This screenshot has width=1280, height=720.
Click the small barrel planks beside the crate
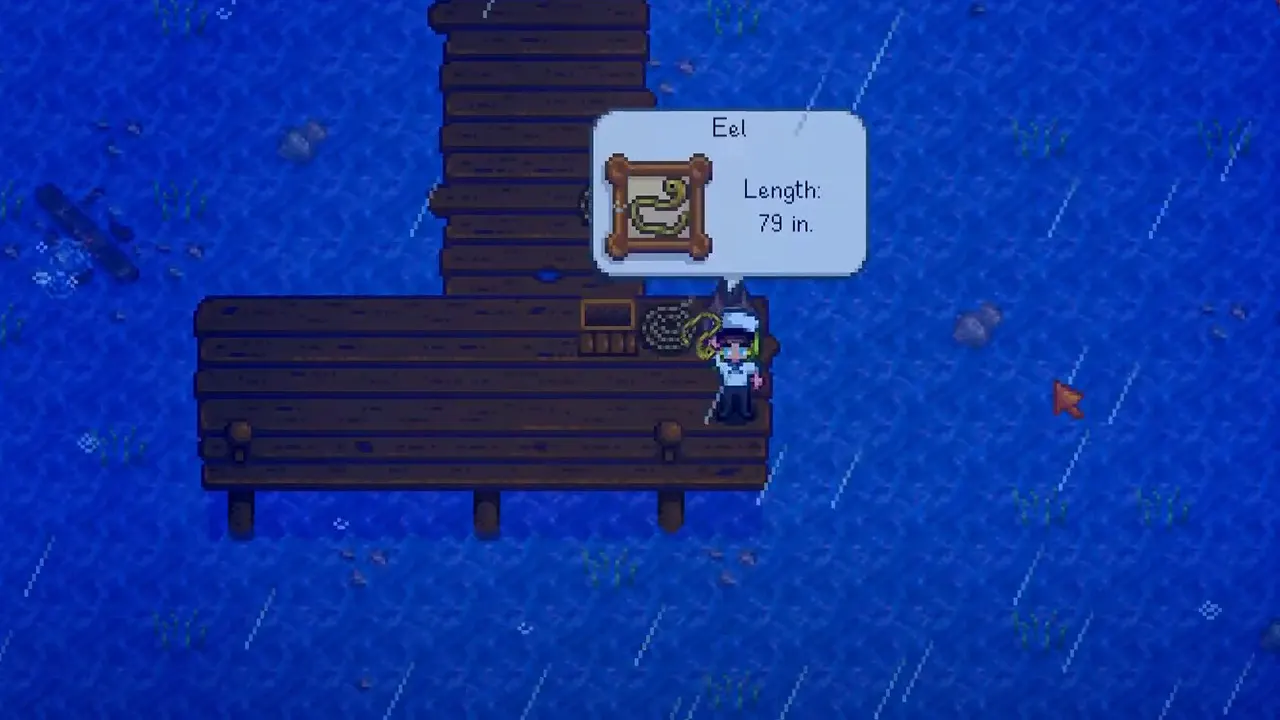(607, 345)
